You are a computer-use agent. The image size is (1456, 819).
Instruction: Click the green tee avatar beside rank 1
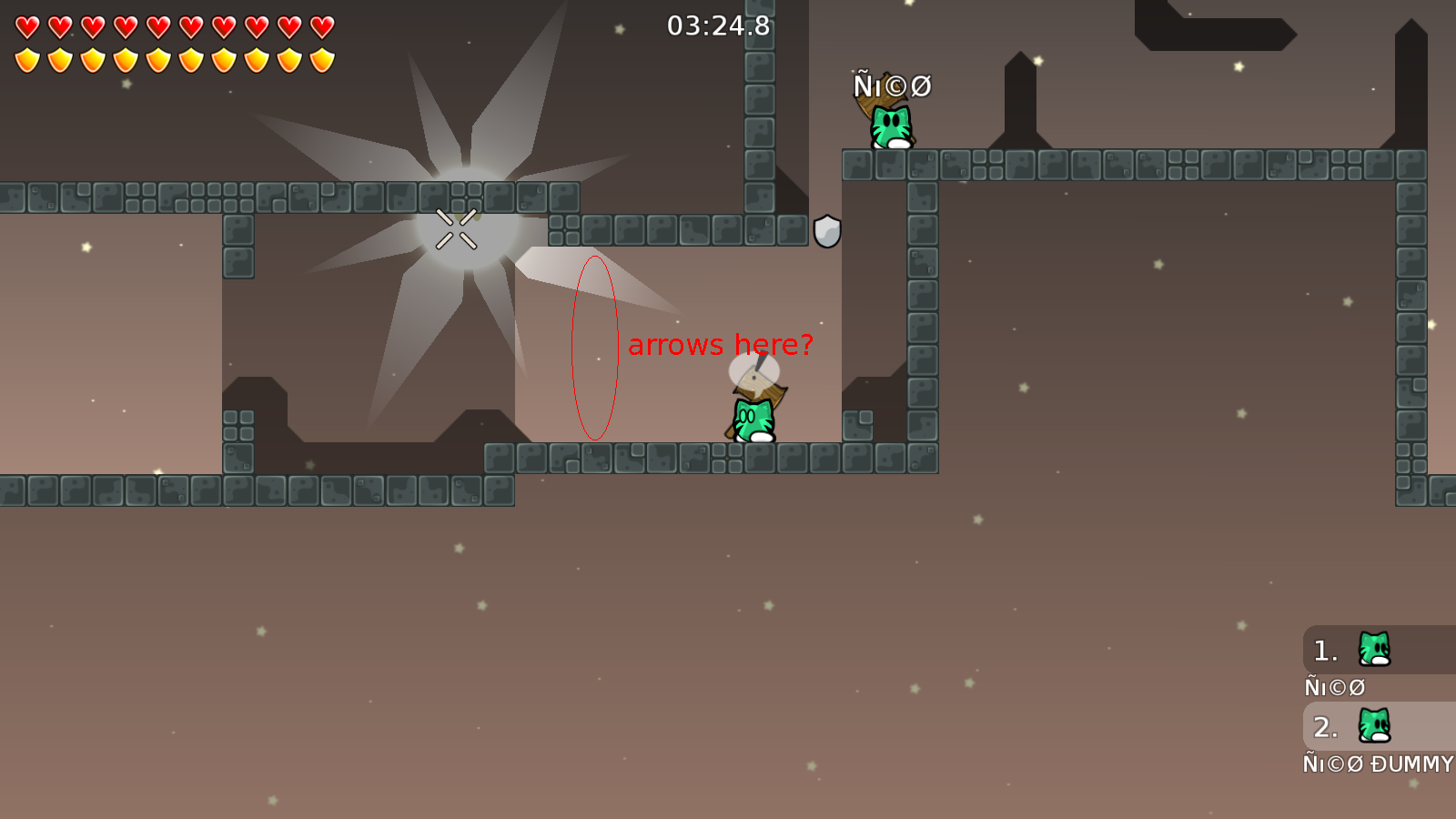pos(1374,649)
